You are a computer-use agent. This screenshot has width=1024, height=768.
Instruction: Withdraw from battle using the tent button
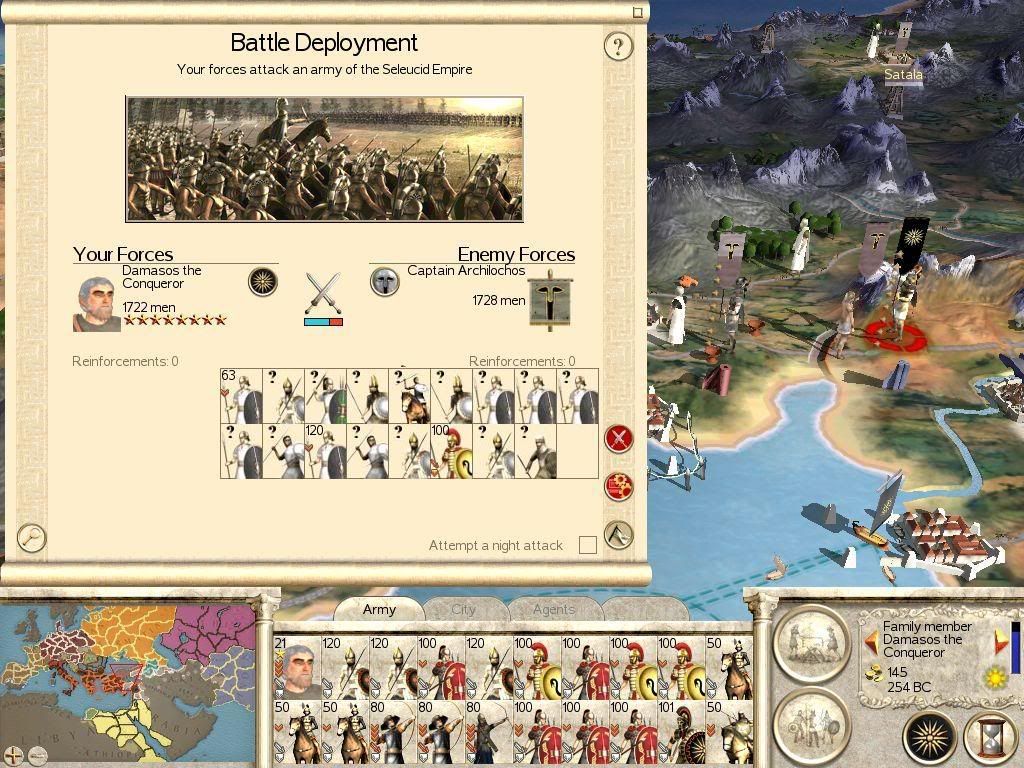tap(619, 535)
